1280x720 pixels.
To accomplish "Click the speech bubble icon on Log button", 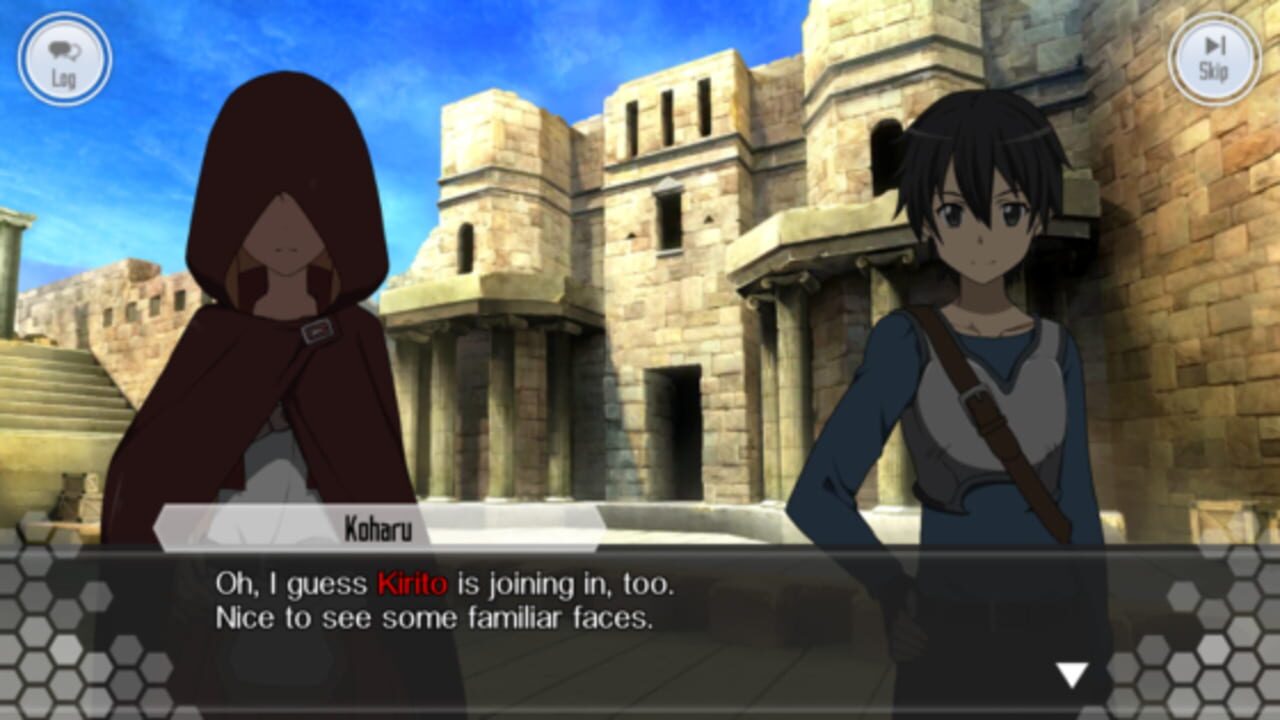I will (x=62, y=48).
